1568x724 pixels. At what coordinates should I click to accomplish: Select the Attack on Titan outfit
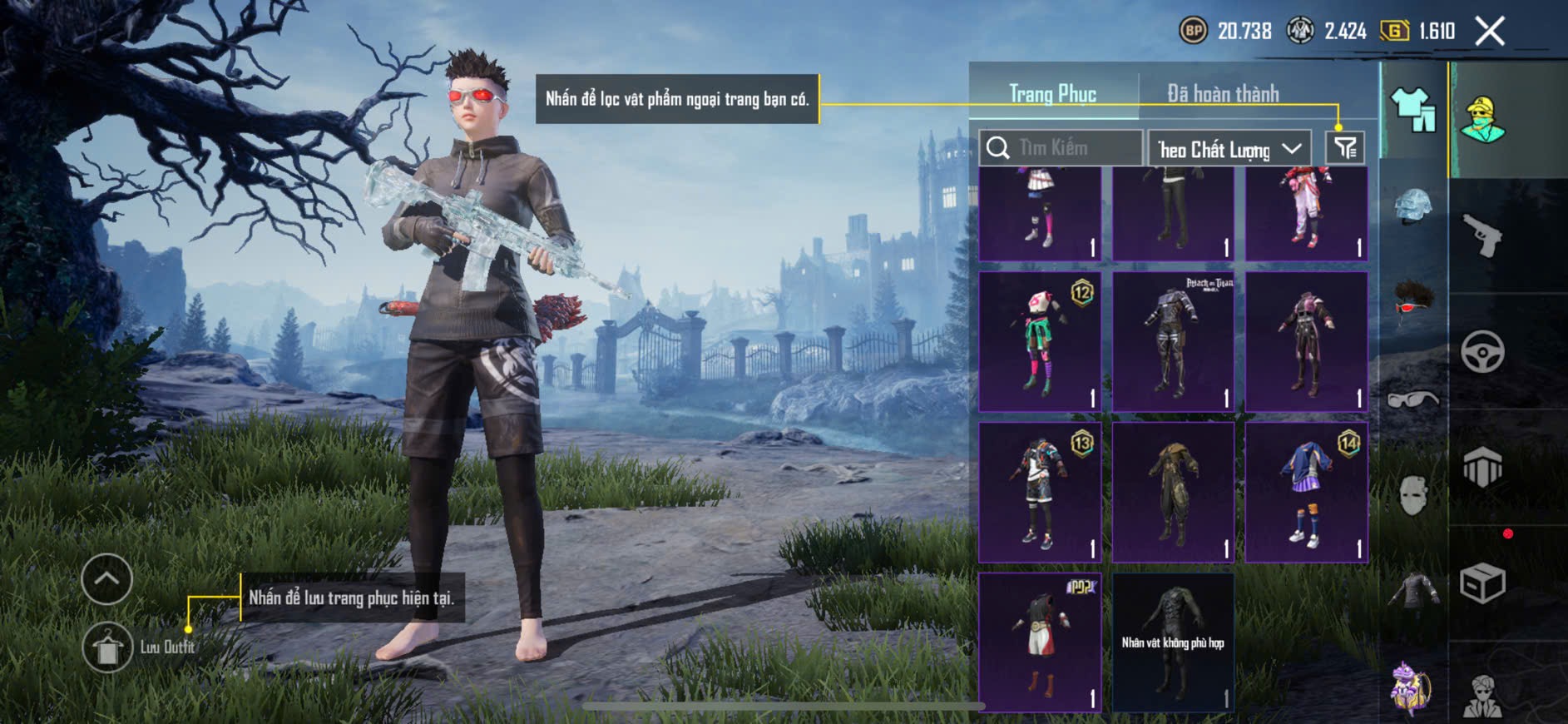(x=1173, y=341)
